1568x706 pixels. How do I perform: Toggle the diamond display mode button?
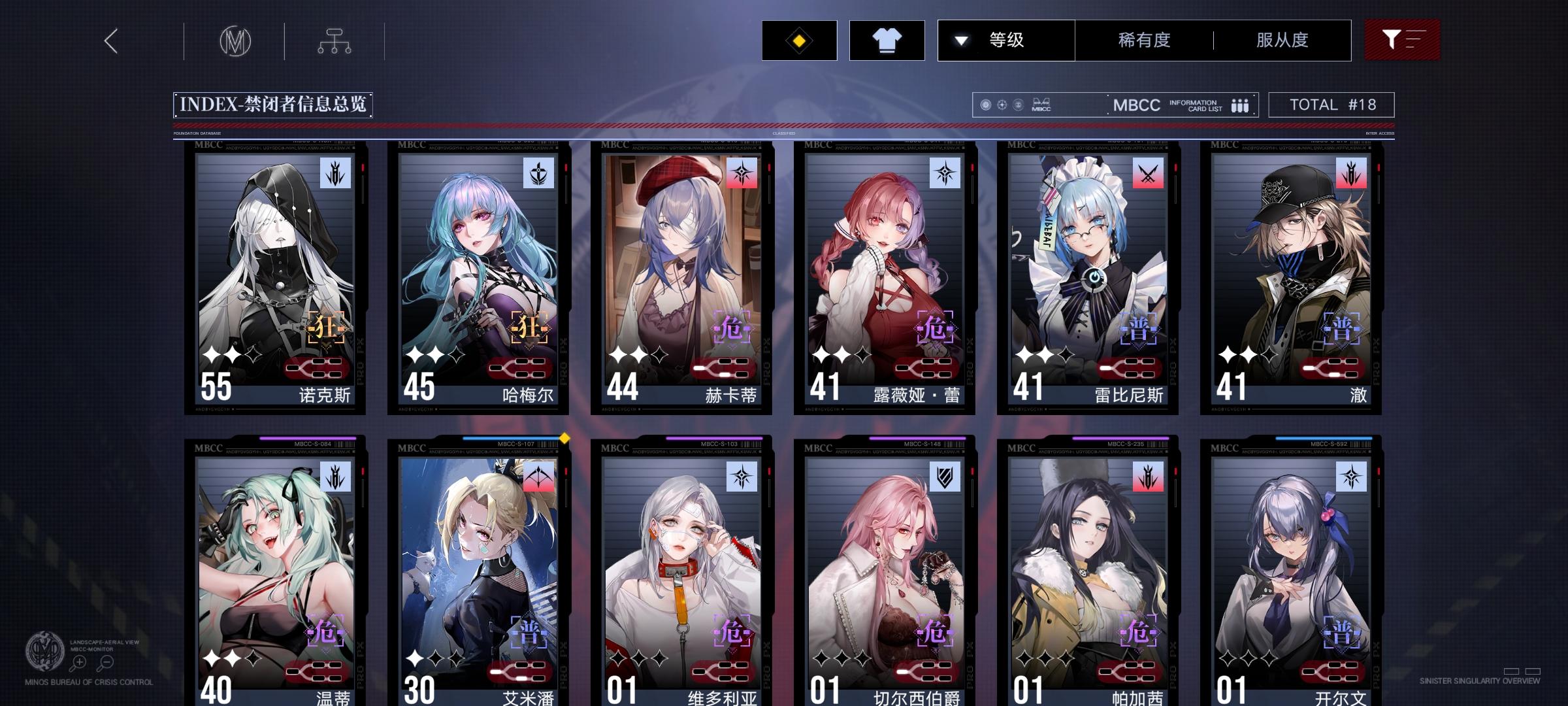coord(799,40)
